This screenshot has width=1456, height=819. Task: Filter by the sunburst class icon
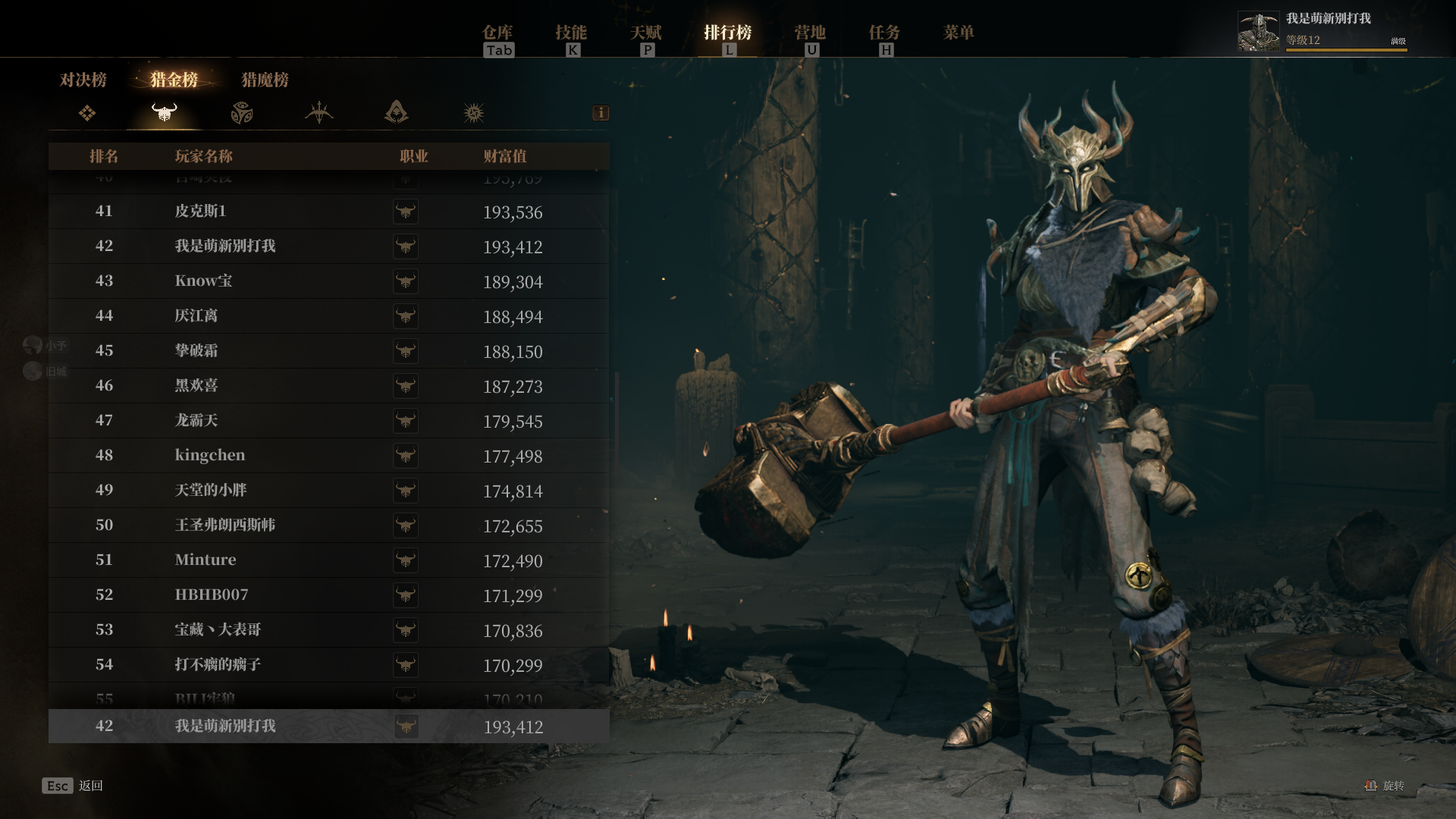(x=474, y=114)
